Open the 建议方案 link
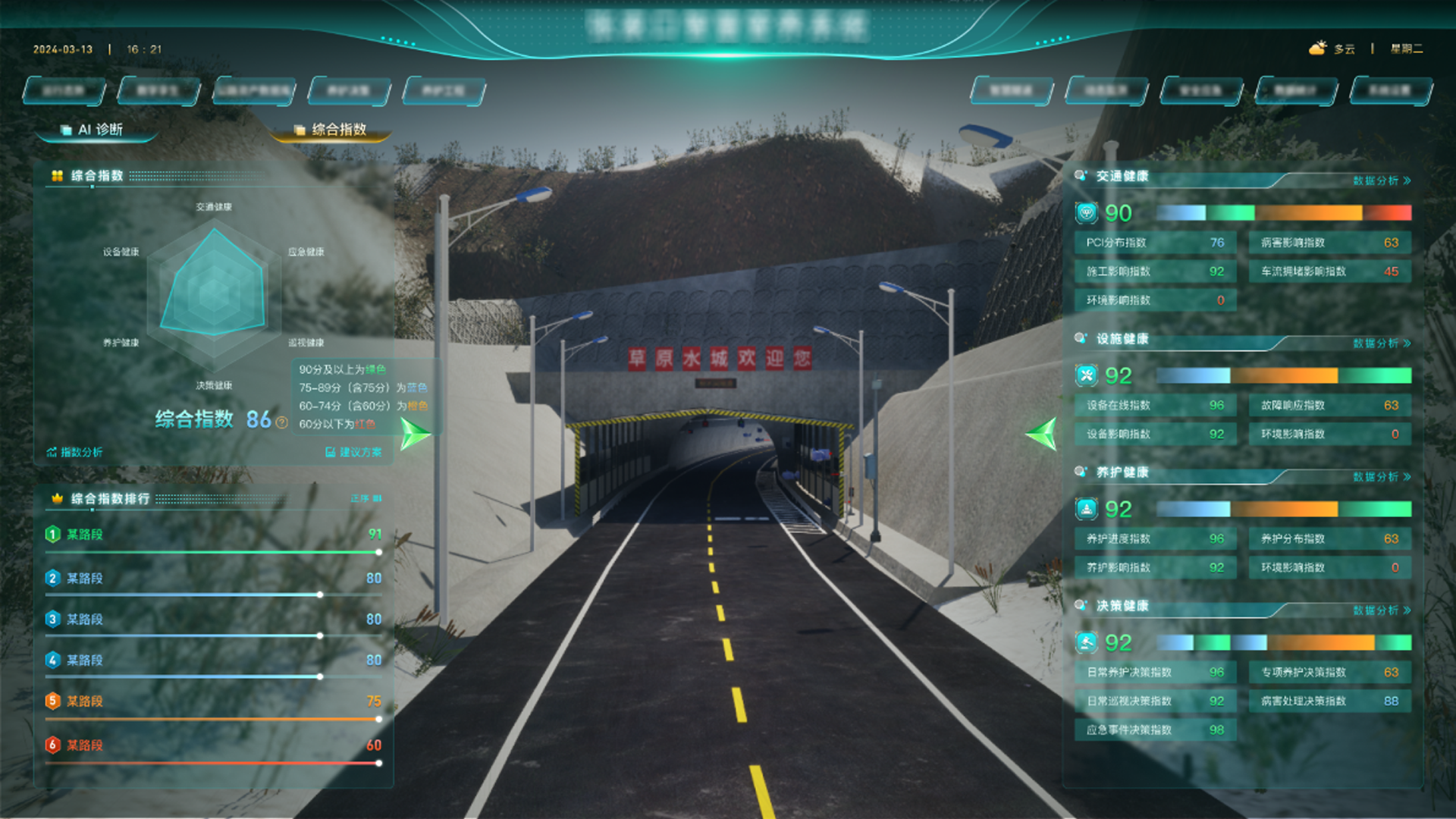This screenshot has width=1456, height=819. pos(354,452)
